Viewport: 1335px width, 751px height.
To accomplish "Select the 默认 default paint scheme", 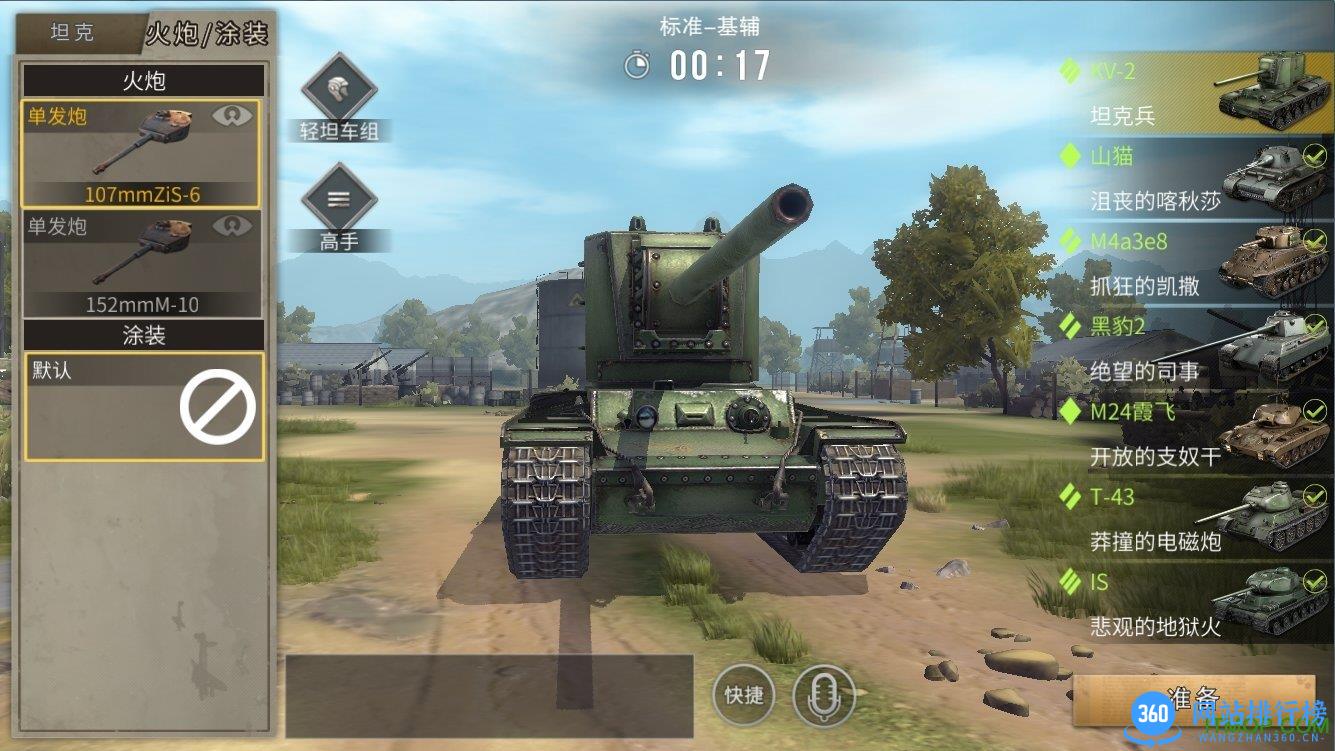I will [144, 406].
